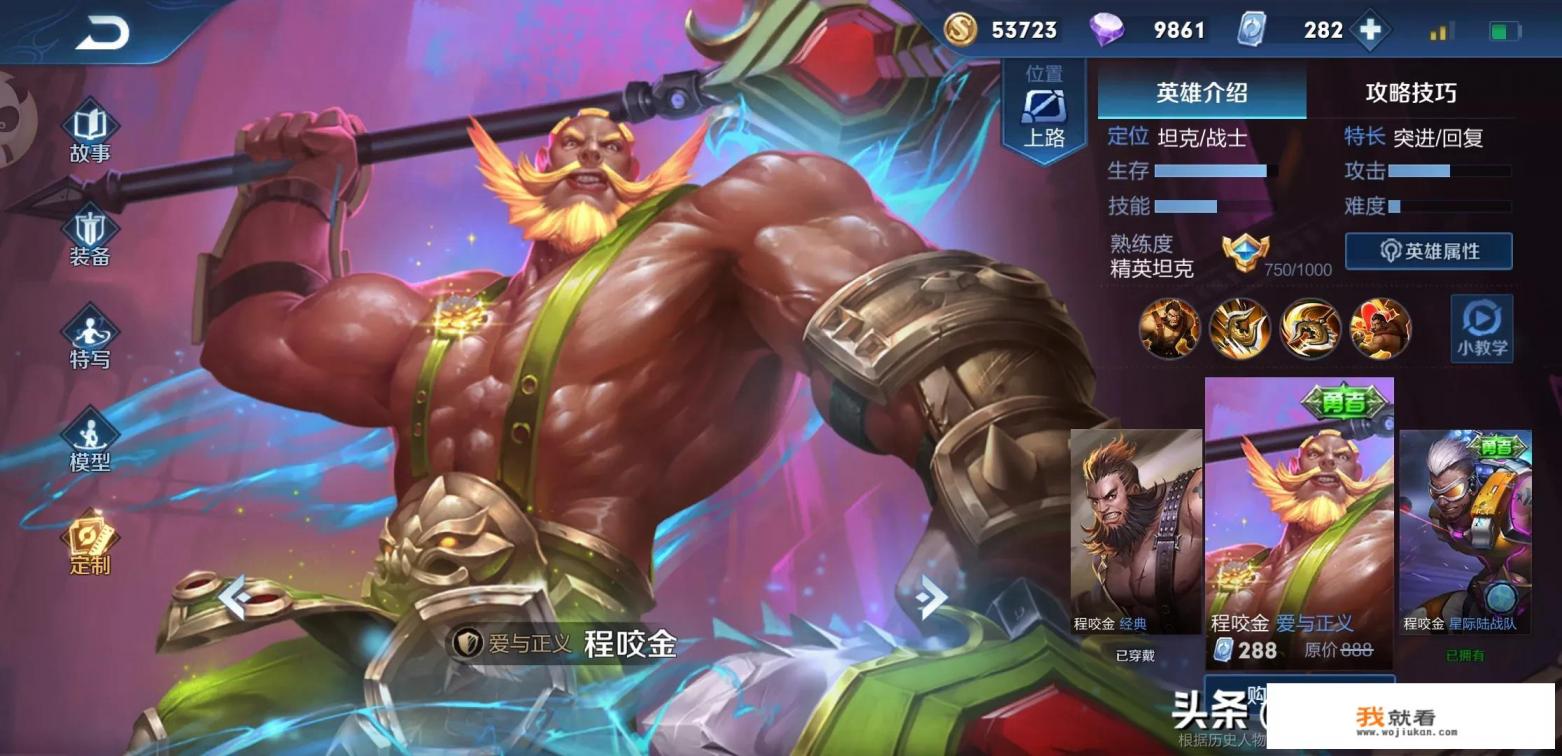Select the 爱与正义 skin thumbnail
The height and width of the screenshot is (756, 1562).
click(1298, 520)
